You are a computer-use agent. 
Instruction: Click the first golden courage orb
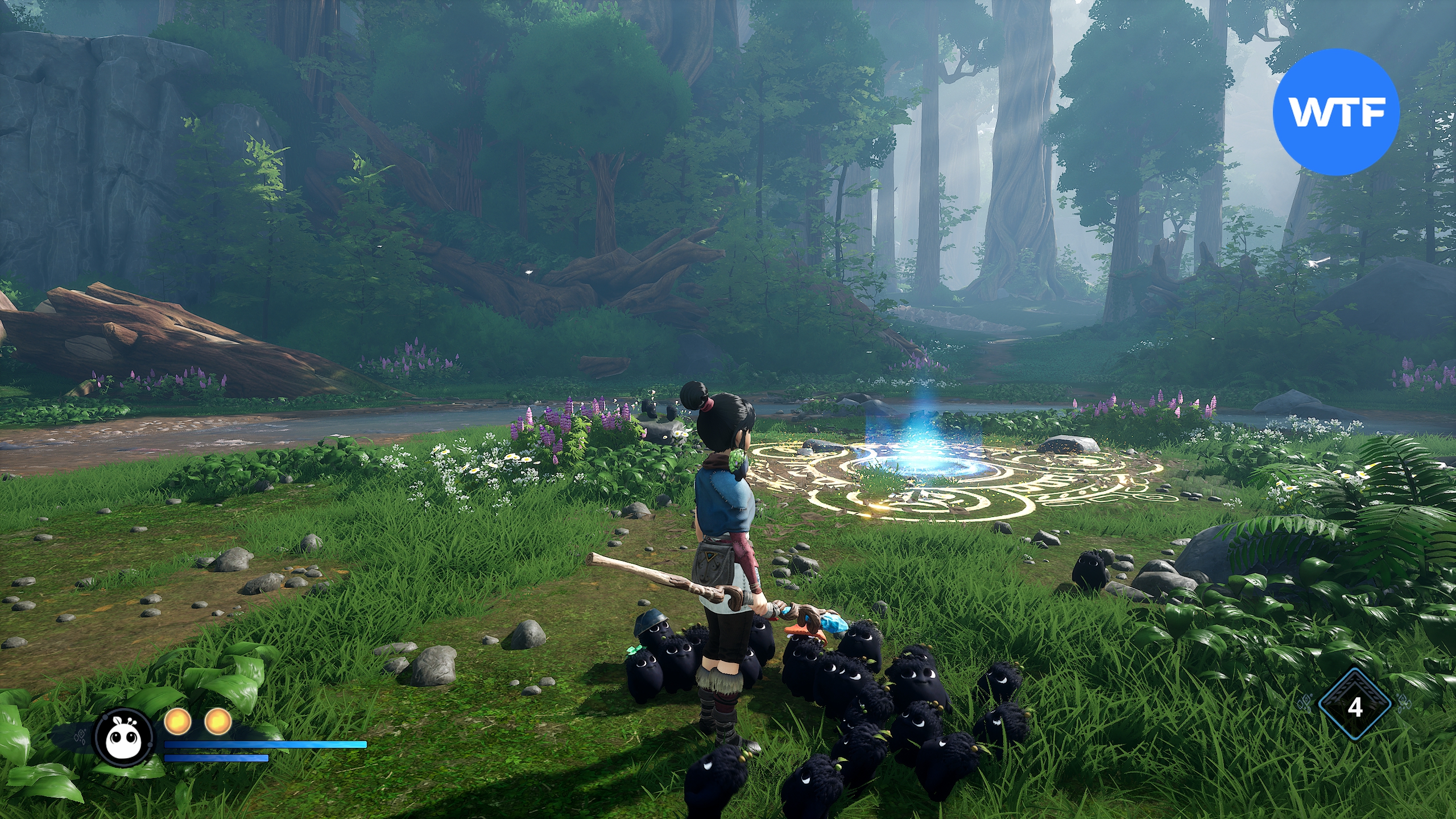[177, 722]
